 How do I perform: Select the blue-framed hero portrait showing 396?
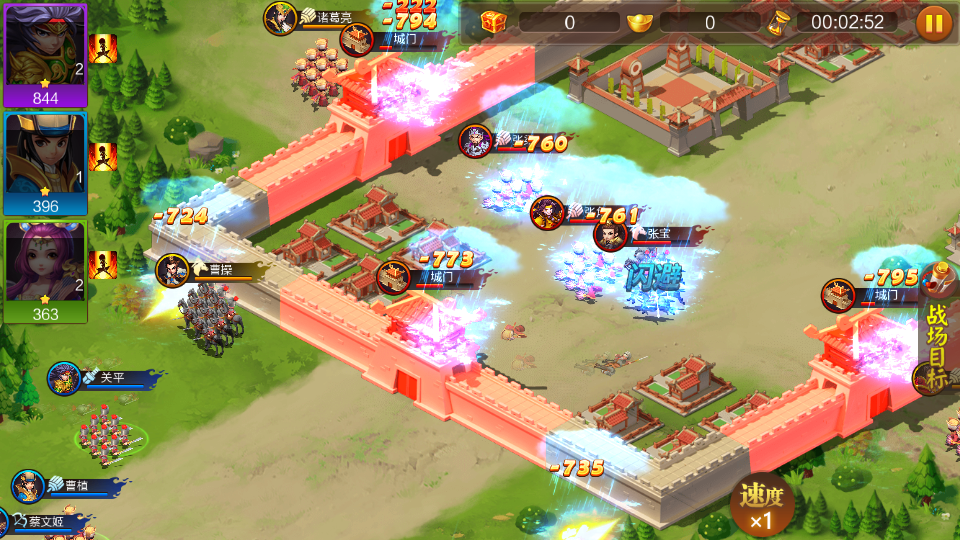(x=45, y=162)
